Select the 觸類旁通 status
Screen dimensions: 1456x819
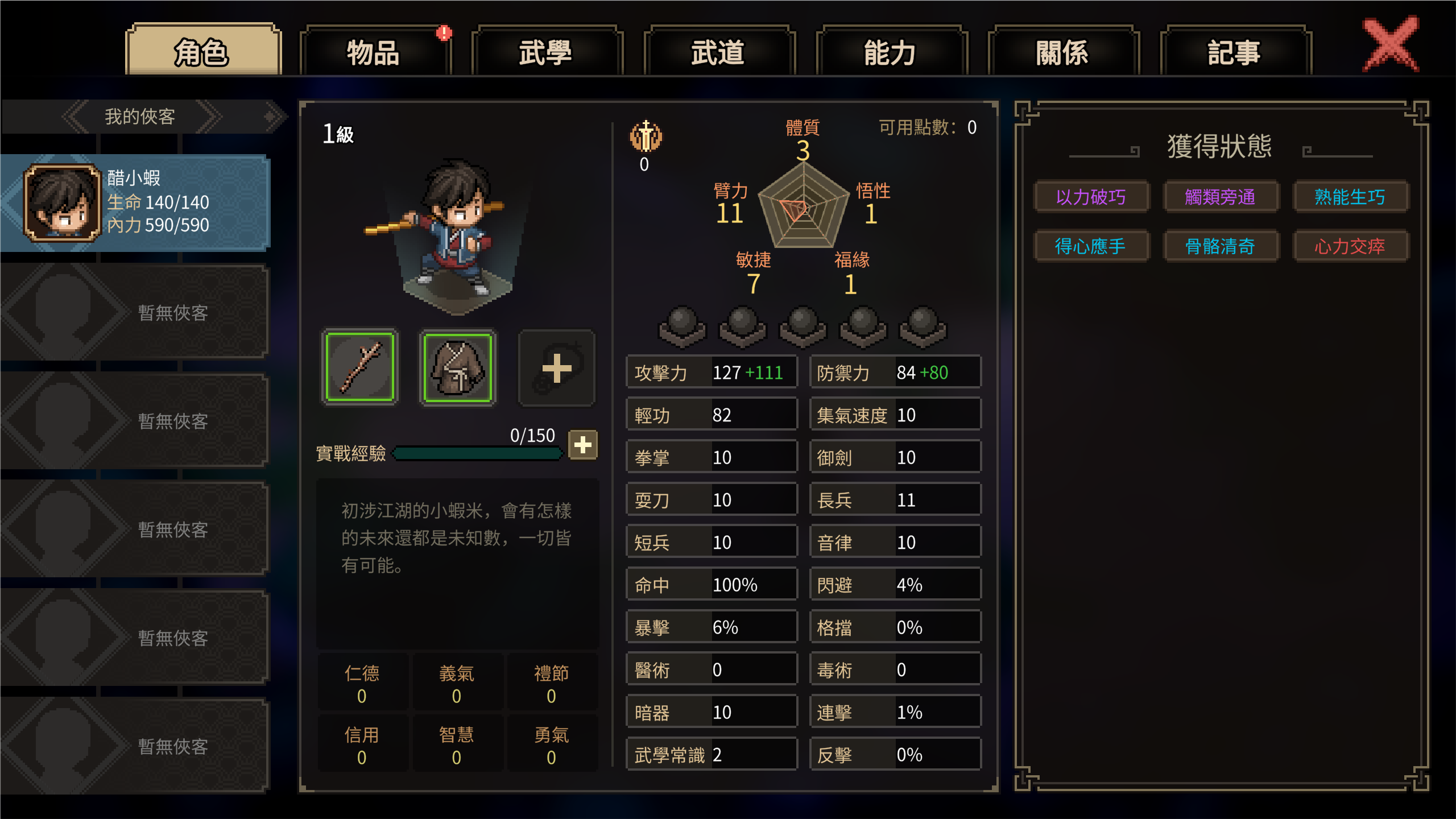pyautogui.click(x=1220, y=197)
